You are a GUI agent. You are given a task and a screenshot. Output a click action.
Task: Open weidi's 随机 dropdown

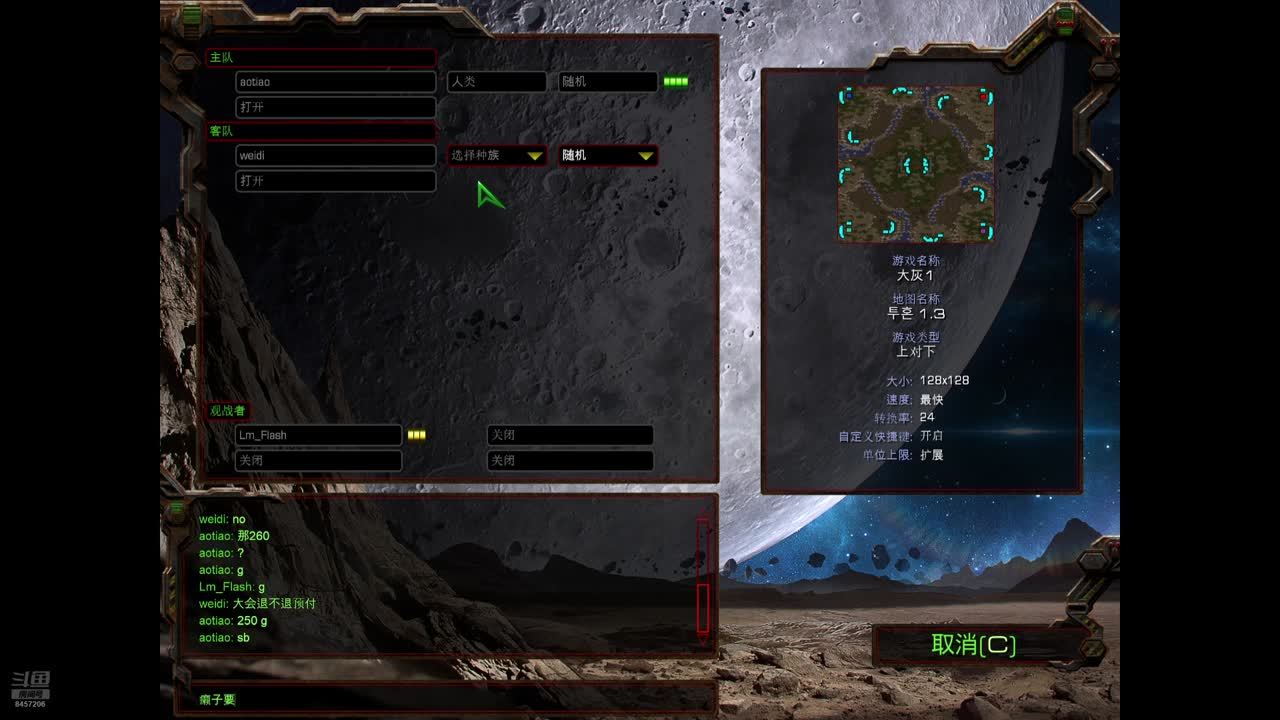pos(607,155)
